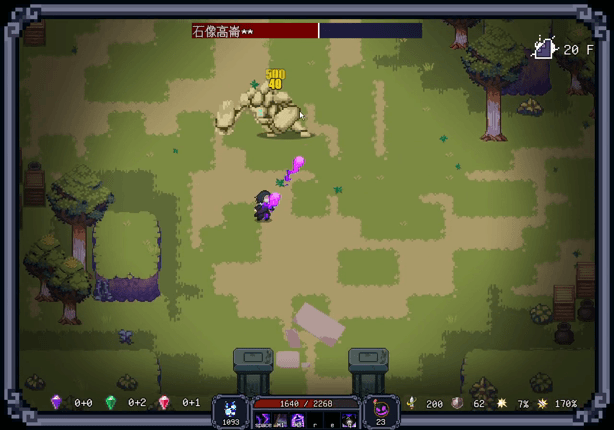Select the M1 attack skill icon
Screen dimensions: 614x430
click(280, 420)
